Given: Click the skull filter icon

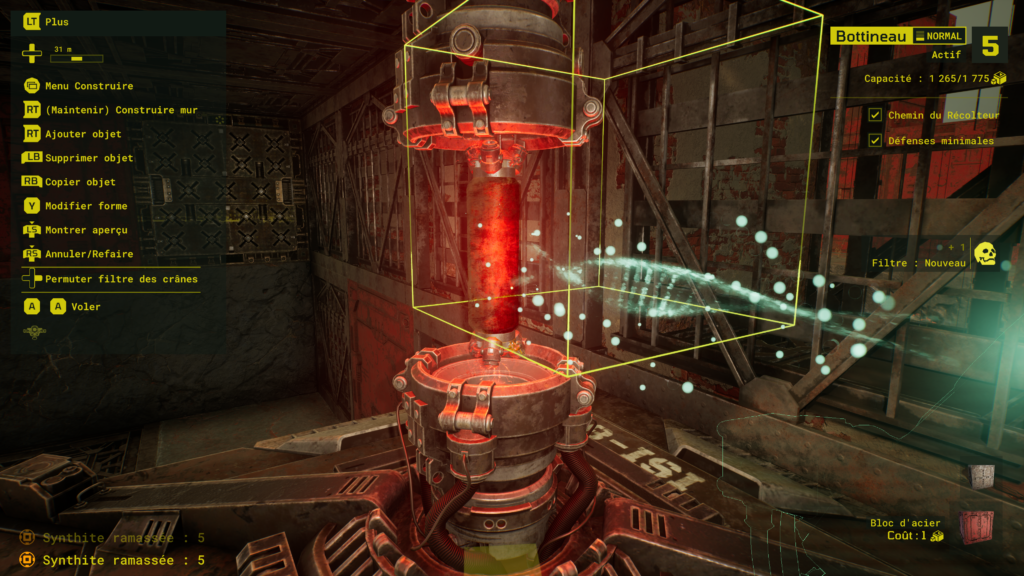Looking at the screenshot, I should pyautogui.click(x=985, y=254).
